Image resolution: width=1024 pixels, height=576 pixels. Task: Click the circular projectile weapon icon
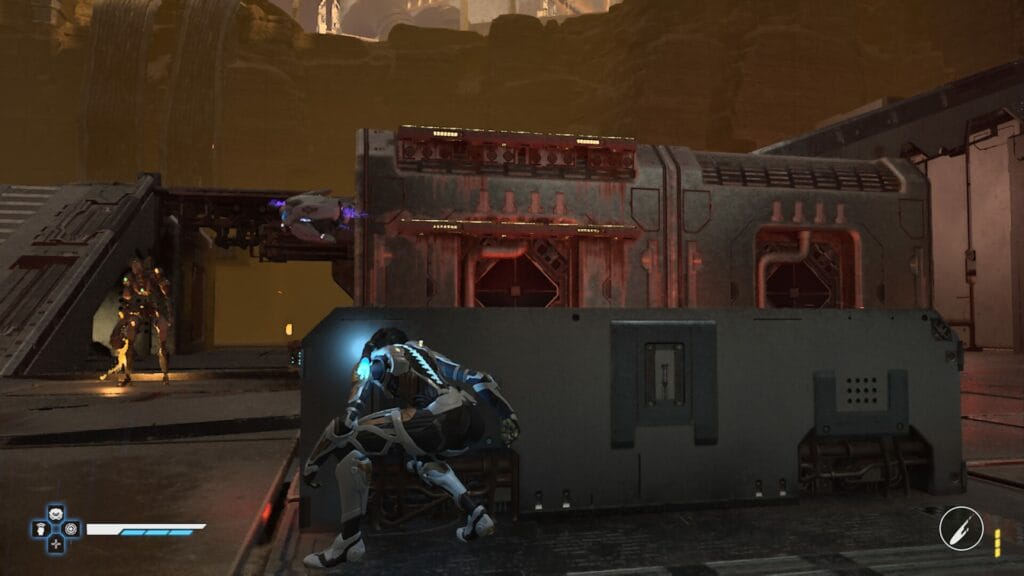point(961,528)
